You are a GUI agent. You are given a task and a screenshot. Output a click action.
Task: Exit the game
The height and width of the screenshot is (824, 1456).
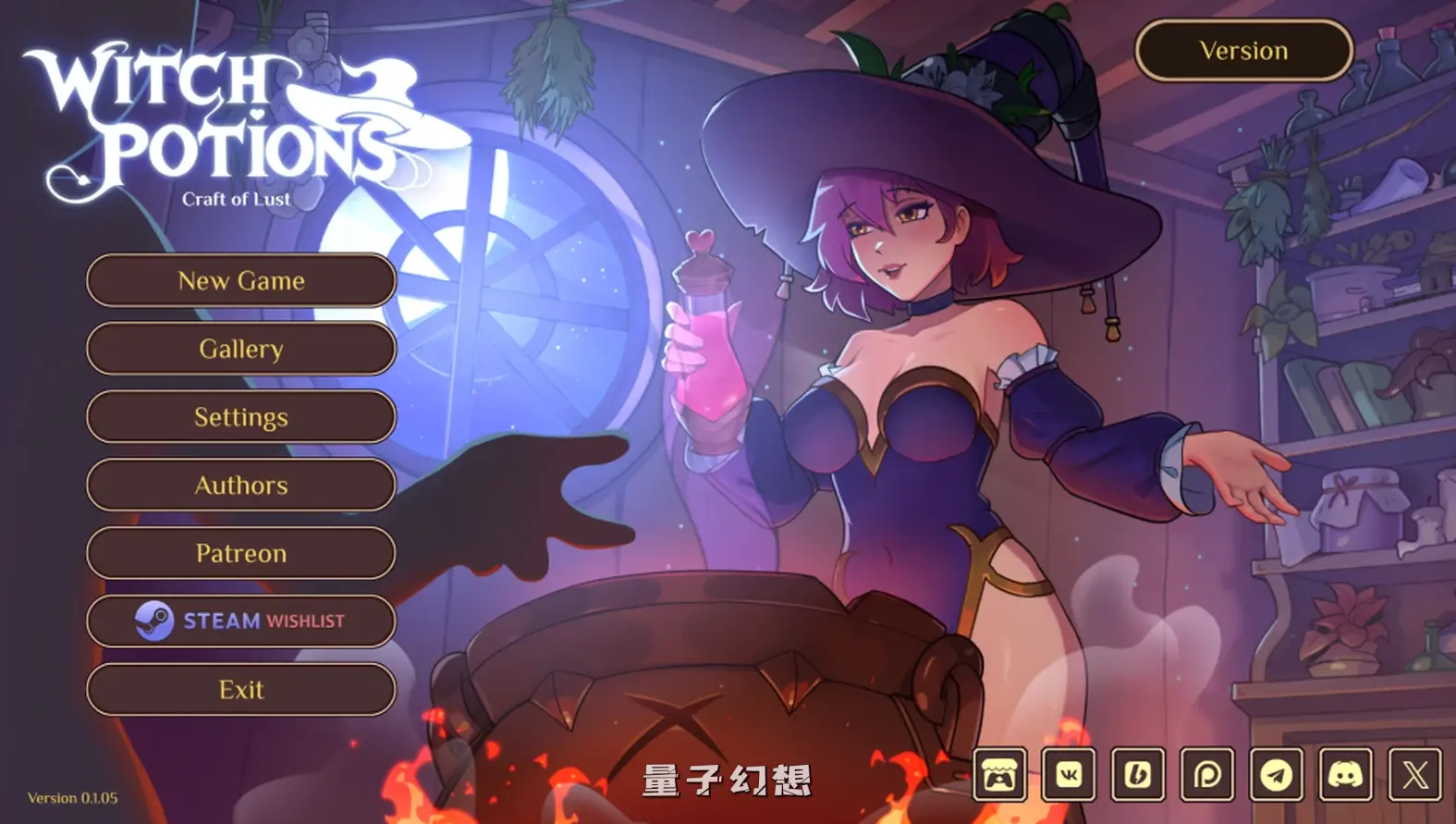coord(240,689)
